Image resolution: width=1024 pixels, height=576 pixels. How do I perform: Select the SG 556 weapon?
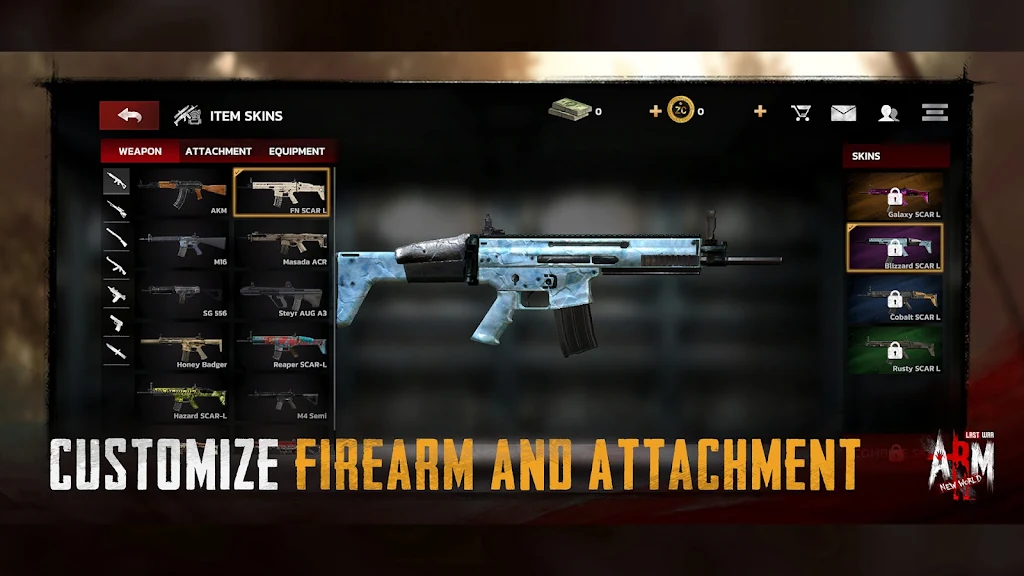coord(183,295)
